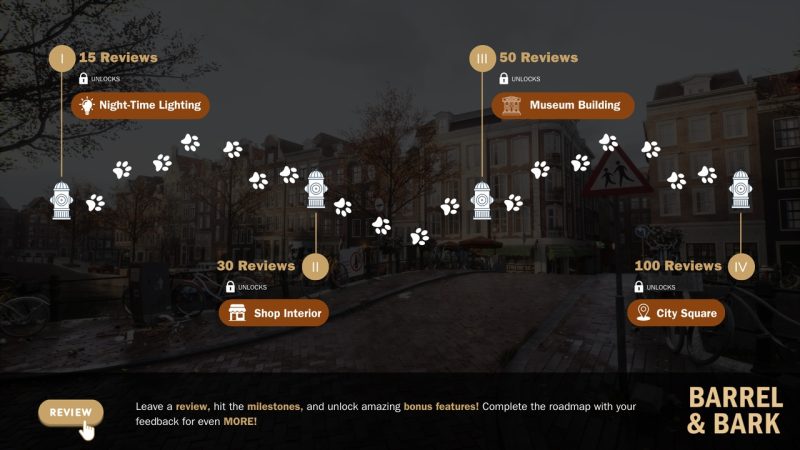Click the milestone IV circle marker

[x=740, y=267]
